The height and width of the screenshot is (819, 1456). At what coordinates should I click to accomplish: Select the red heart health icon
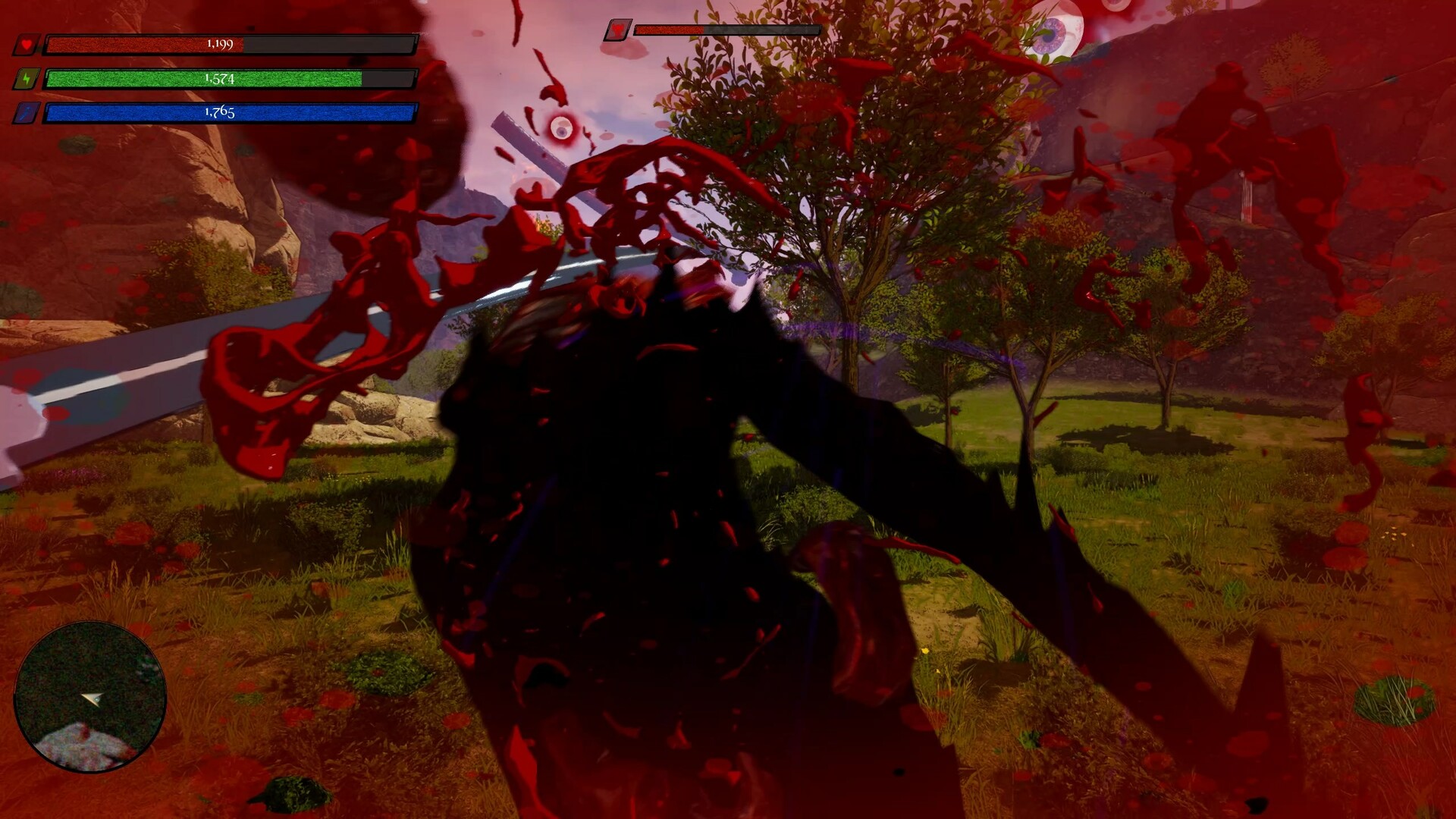[27, 44]
